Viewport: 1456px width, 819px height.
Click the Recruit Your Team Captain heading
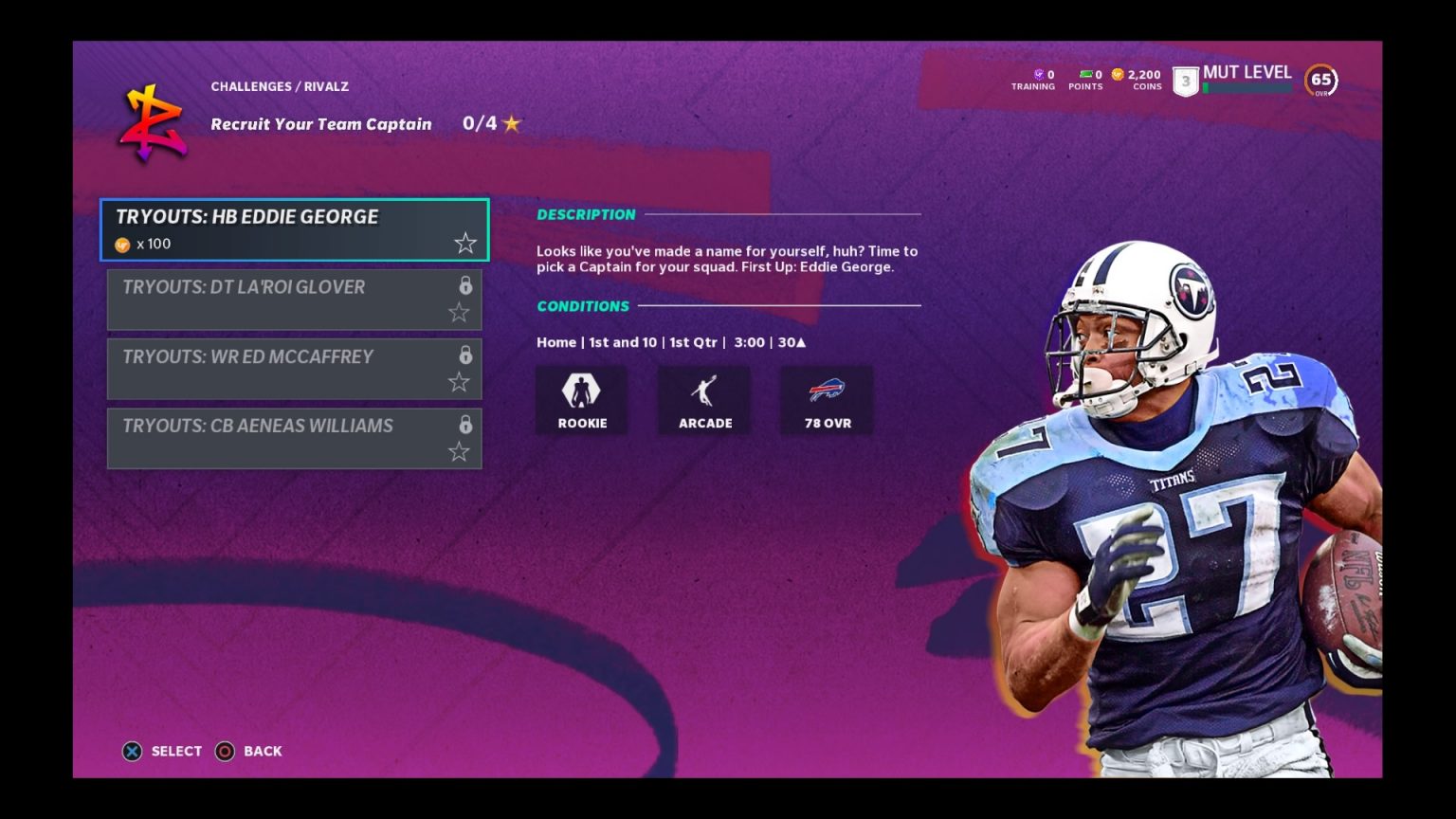320,123
